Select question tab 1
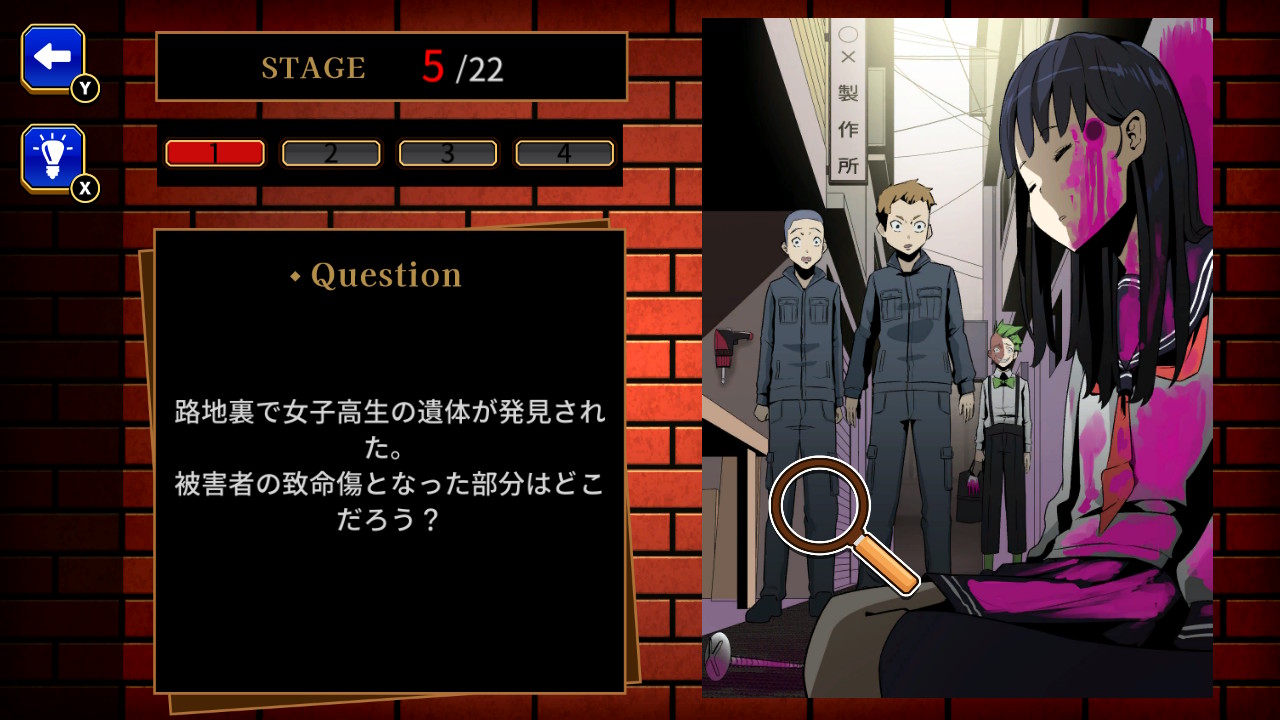This screenshot has height=720, width=1280. tap(215, 153)
